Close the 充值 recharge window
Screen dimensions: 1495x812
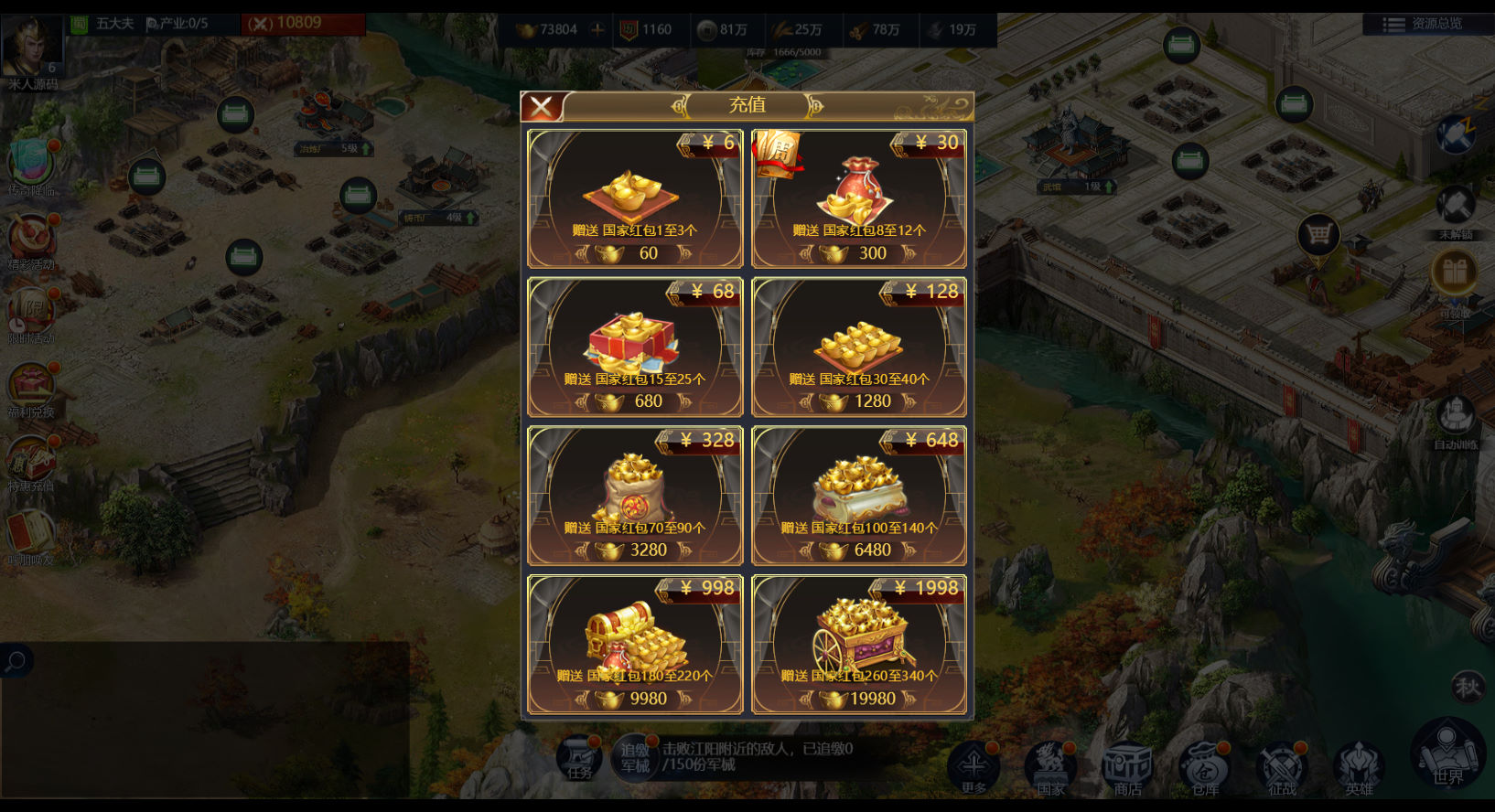click(542, 107)
